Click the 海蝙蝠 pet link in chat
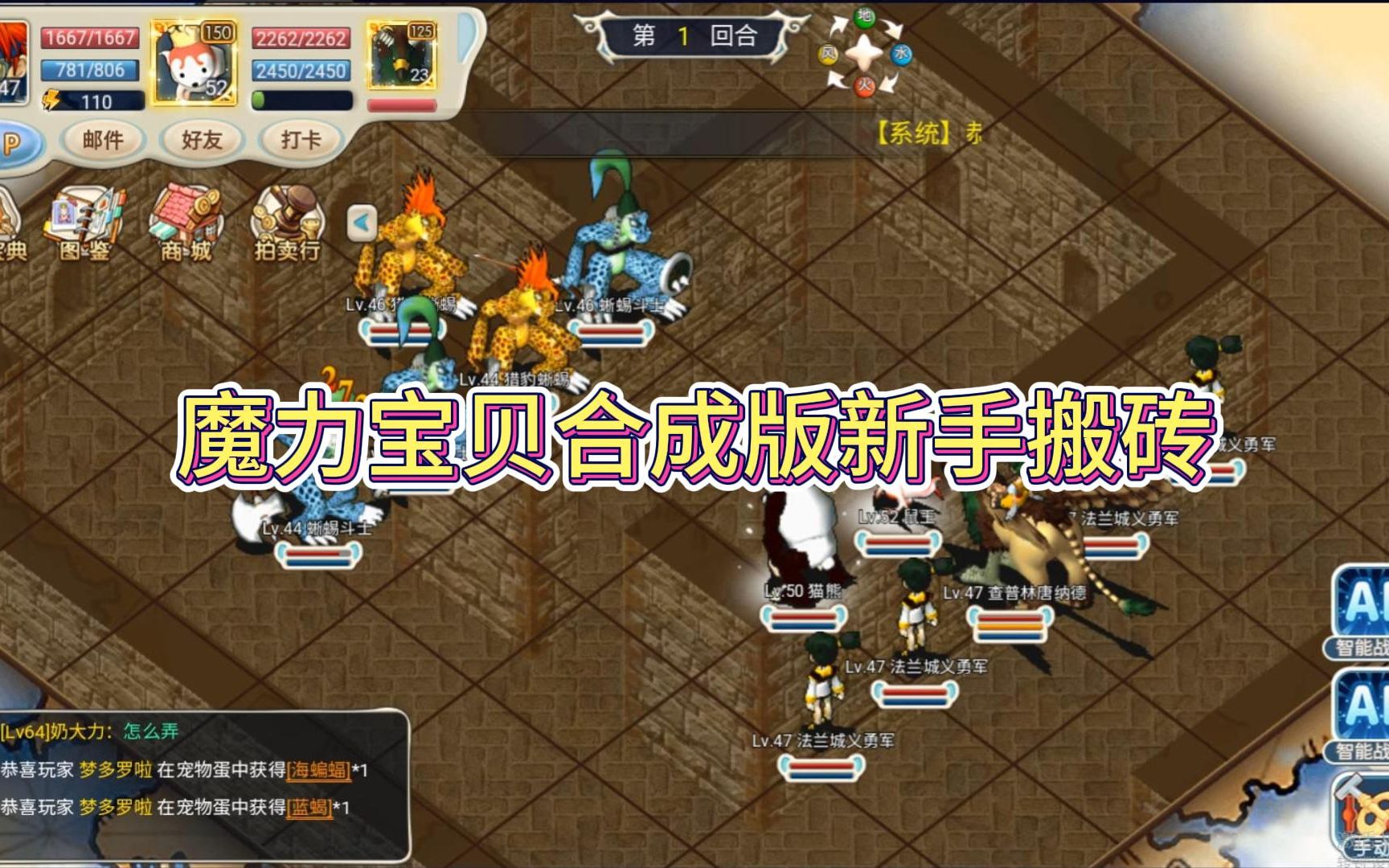The image size is (1389, 868). pyautogui.click(x=319, y=770)
